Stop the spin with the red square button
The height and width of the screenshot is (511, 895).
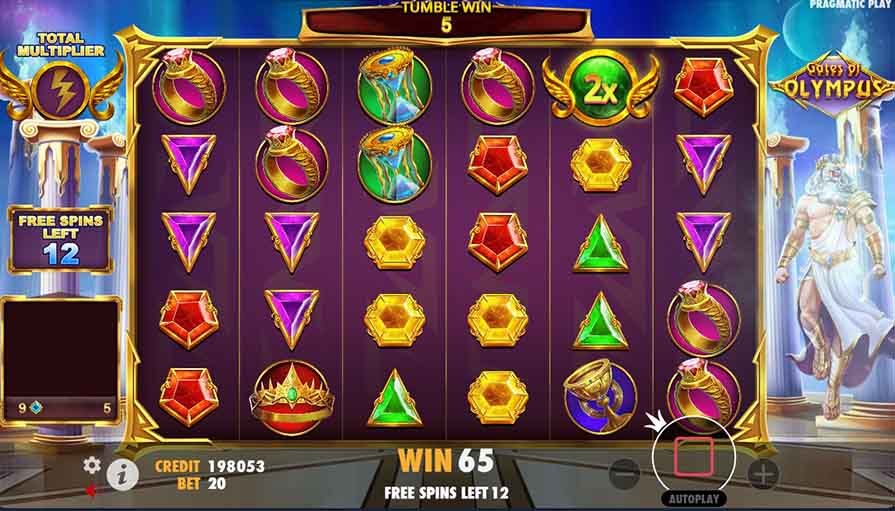click(693, 457)
